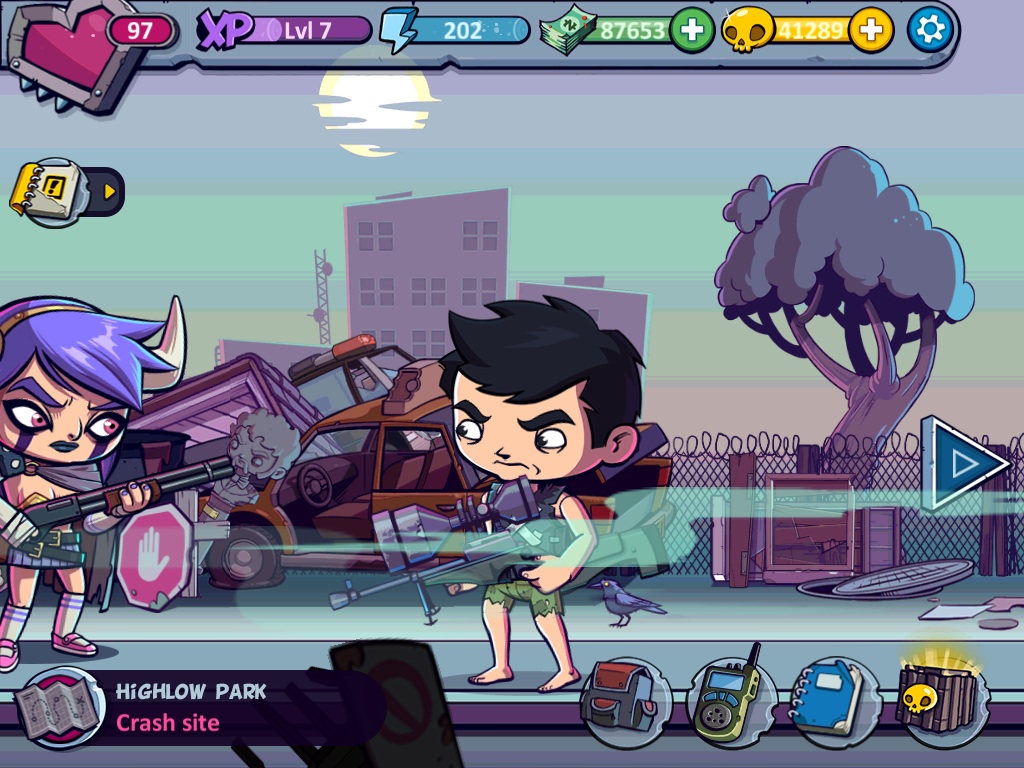1024x768 pixels.
Task: Buy gold skulls with the yellow plus
Action: pos(871,30)
